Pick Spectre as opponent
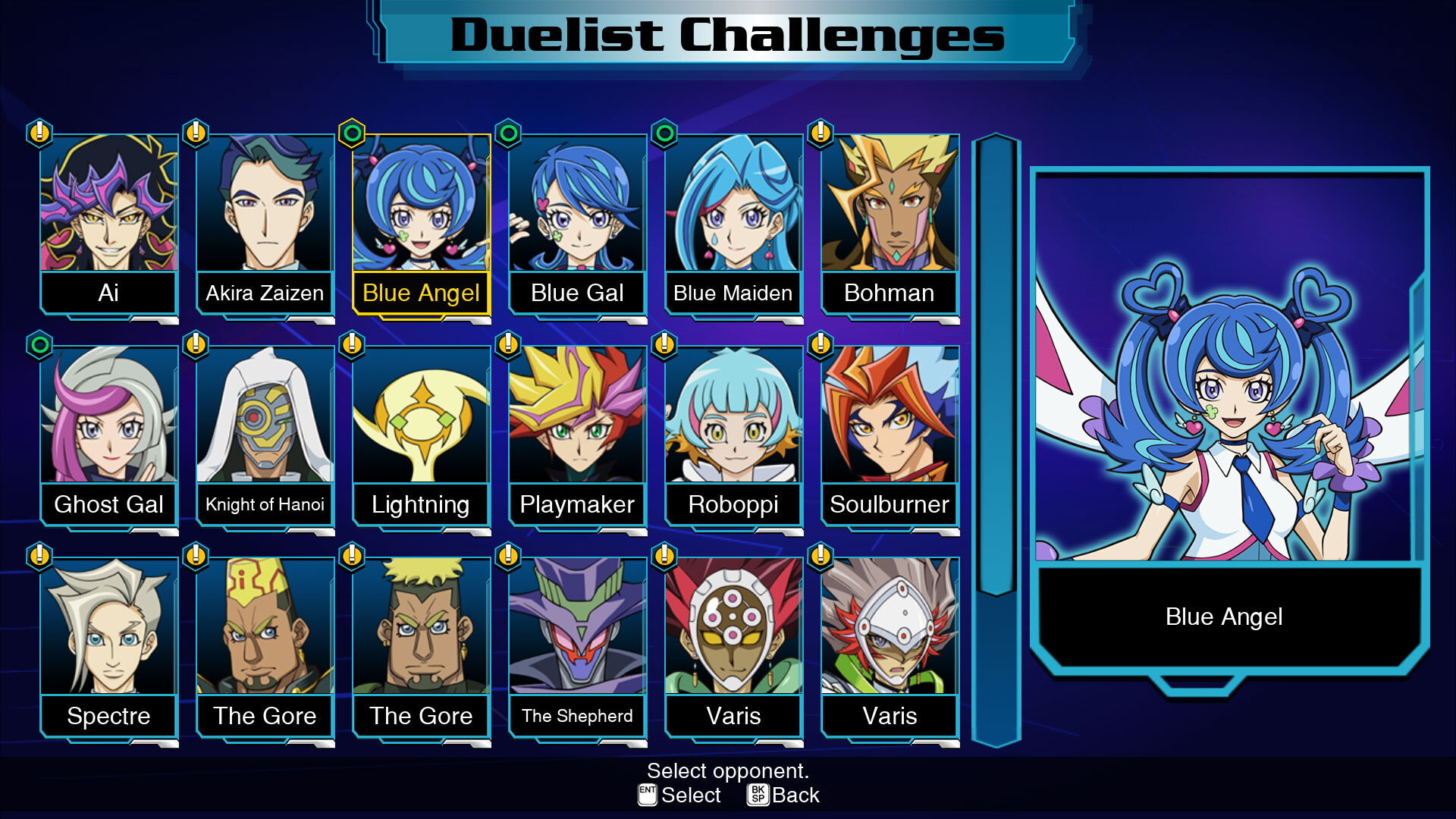The height and width of the screenshot is (819, 1456). click(x=108, y=647)
